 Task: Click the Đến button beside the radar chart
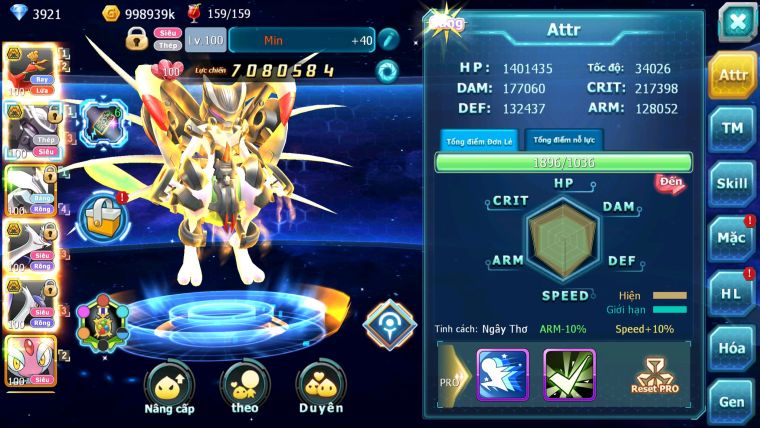point(670,183)
